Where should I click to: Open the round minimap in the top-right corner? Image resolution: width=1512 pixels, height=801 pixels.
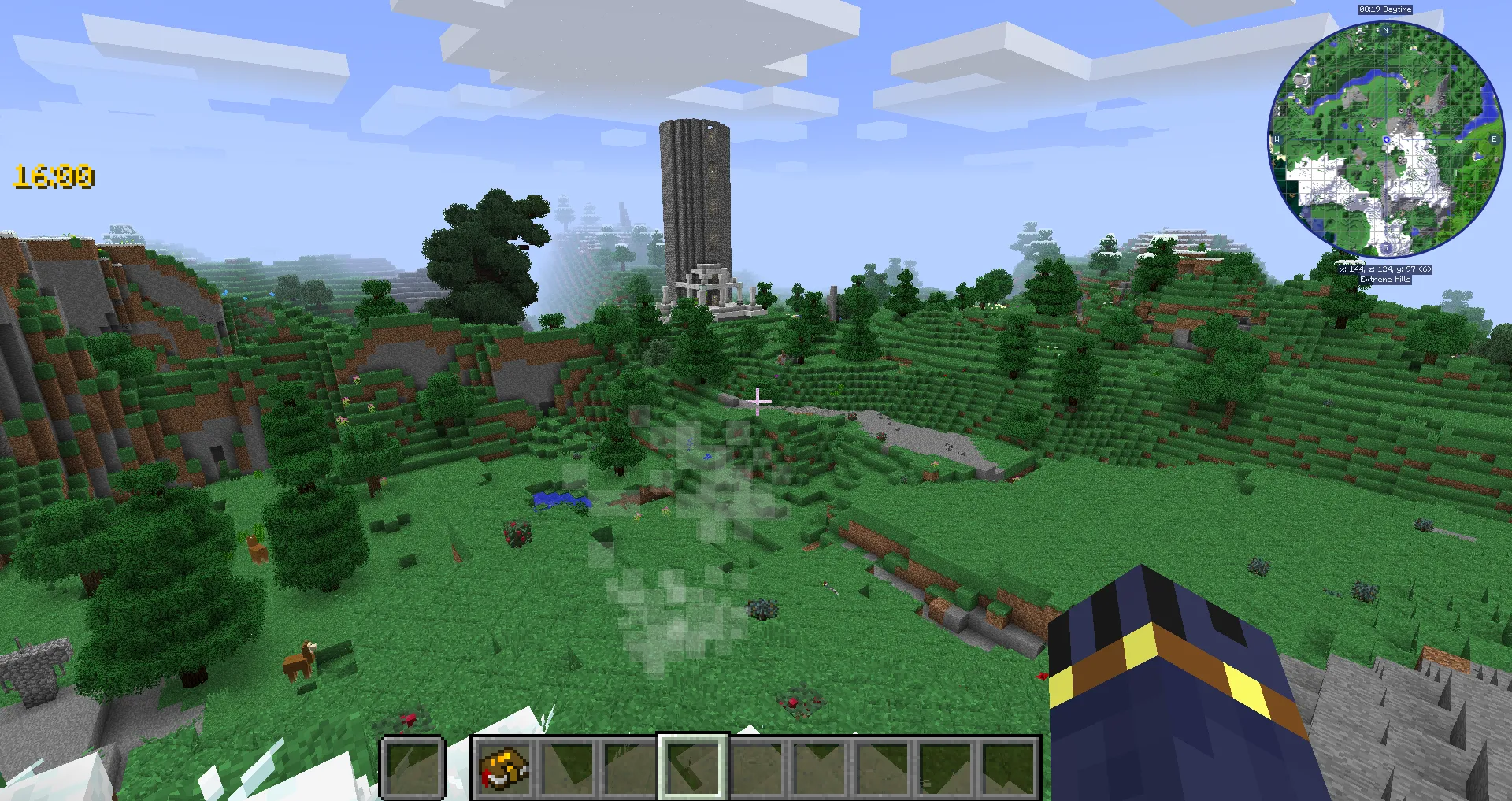(x=1385, y=138)
